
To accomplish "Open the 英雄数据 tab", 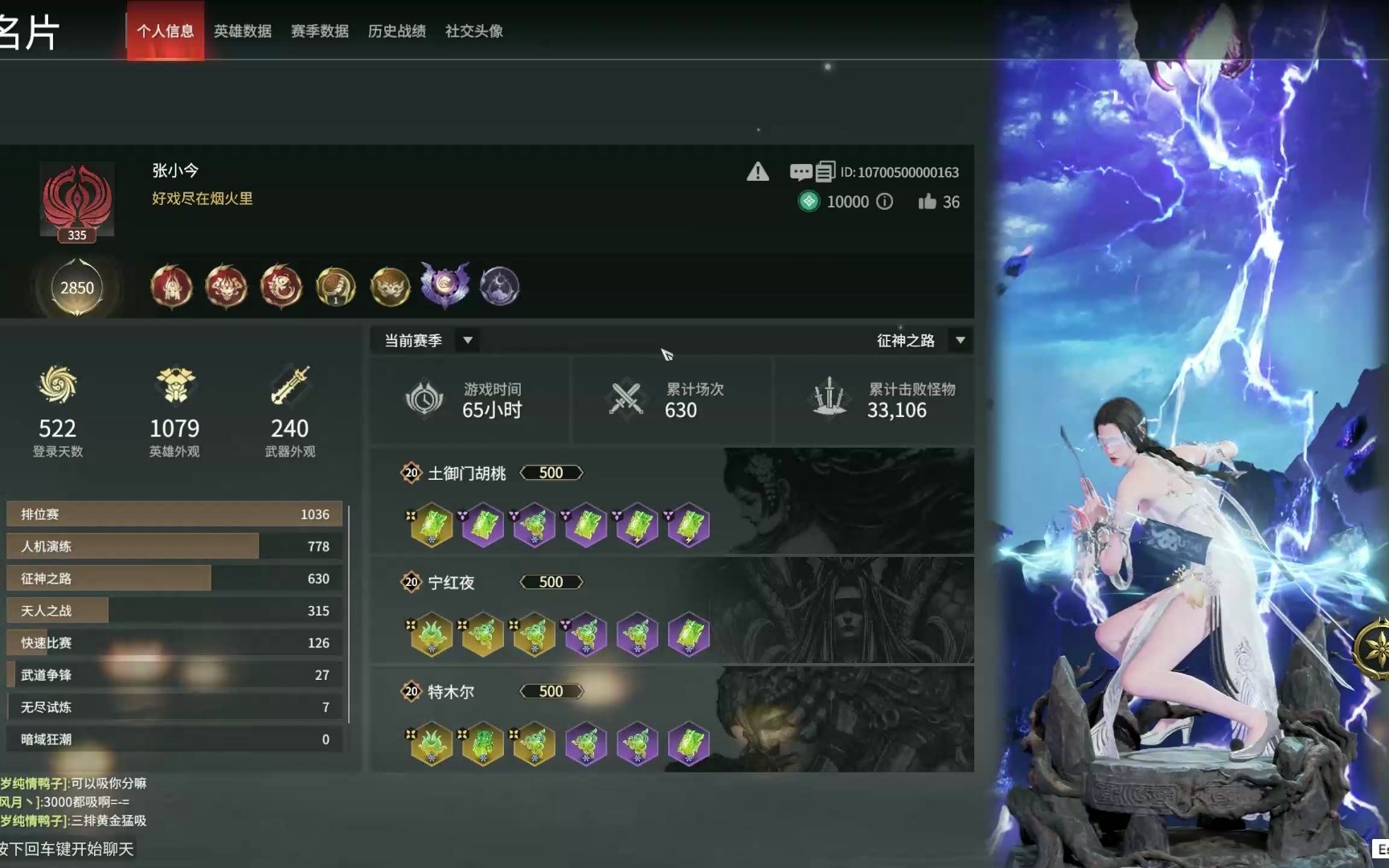I will click(242, 31).
